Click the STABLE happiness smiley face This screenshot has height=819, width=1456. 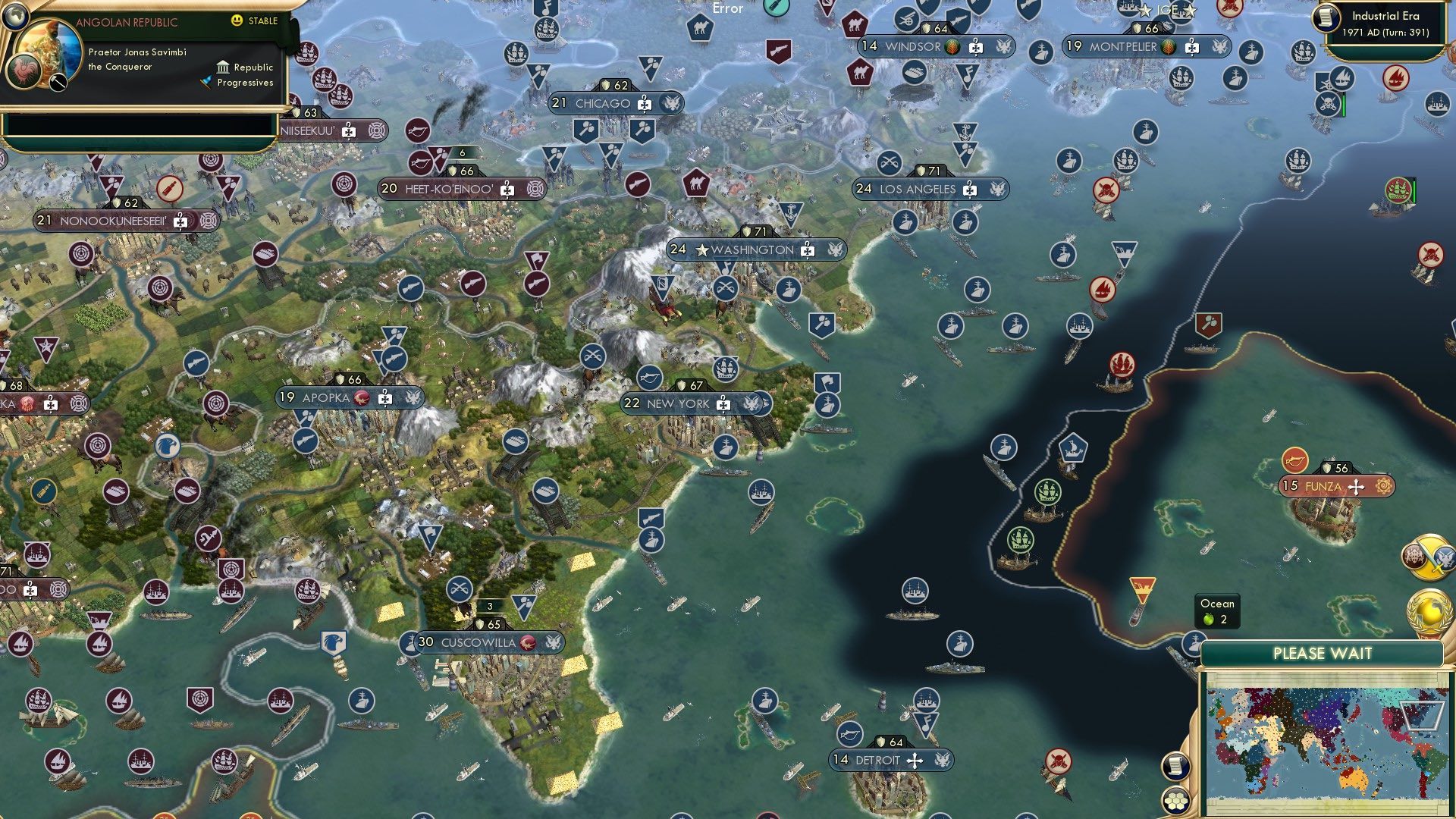[x=237, y=20]
